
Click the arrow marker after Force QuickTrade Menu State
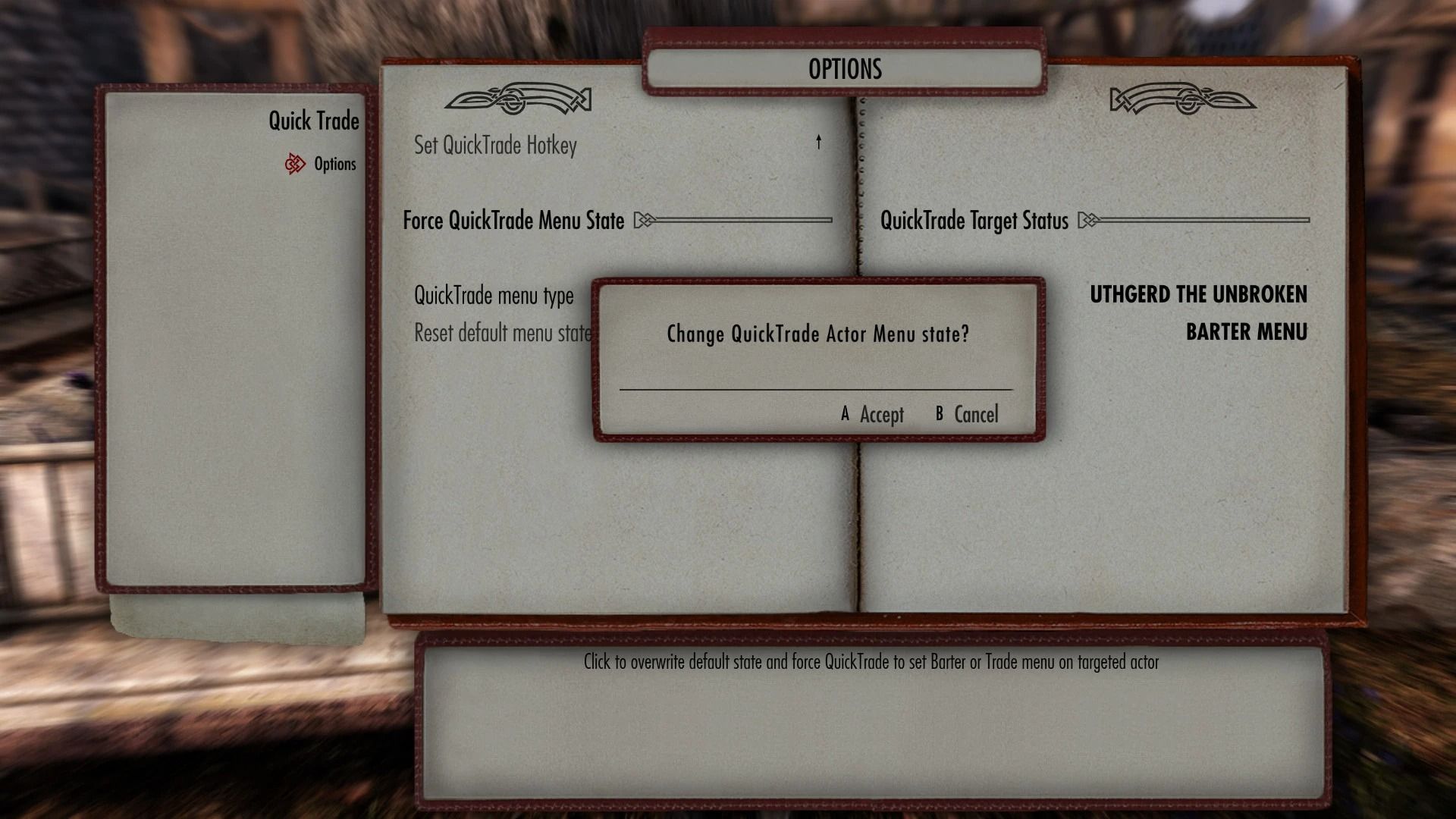(645, 221)
